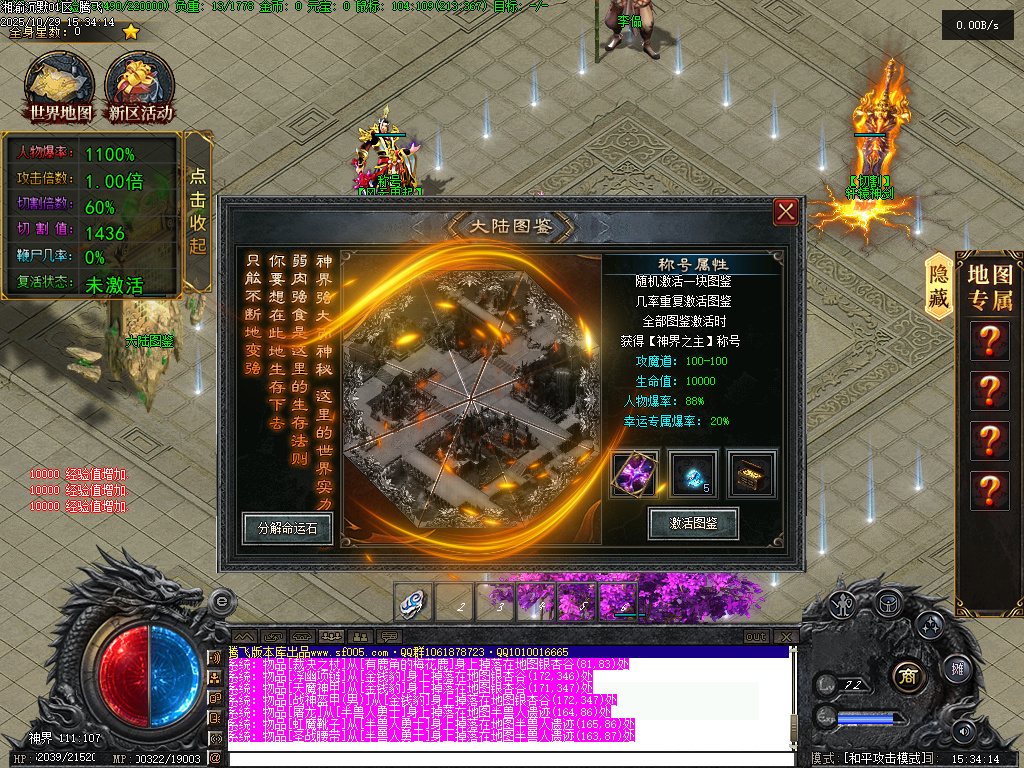Select the golden treasure chest reward icon
The height and width of the screenshot is (768, 1024).
coord(750,475)
